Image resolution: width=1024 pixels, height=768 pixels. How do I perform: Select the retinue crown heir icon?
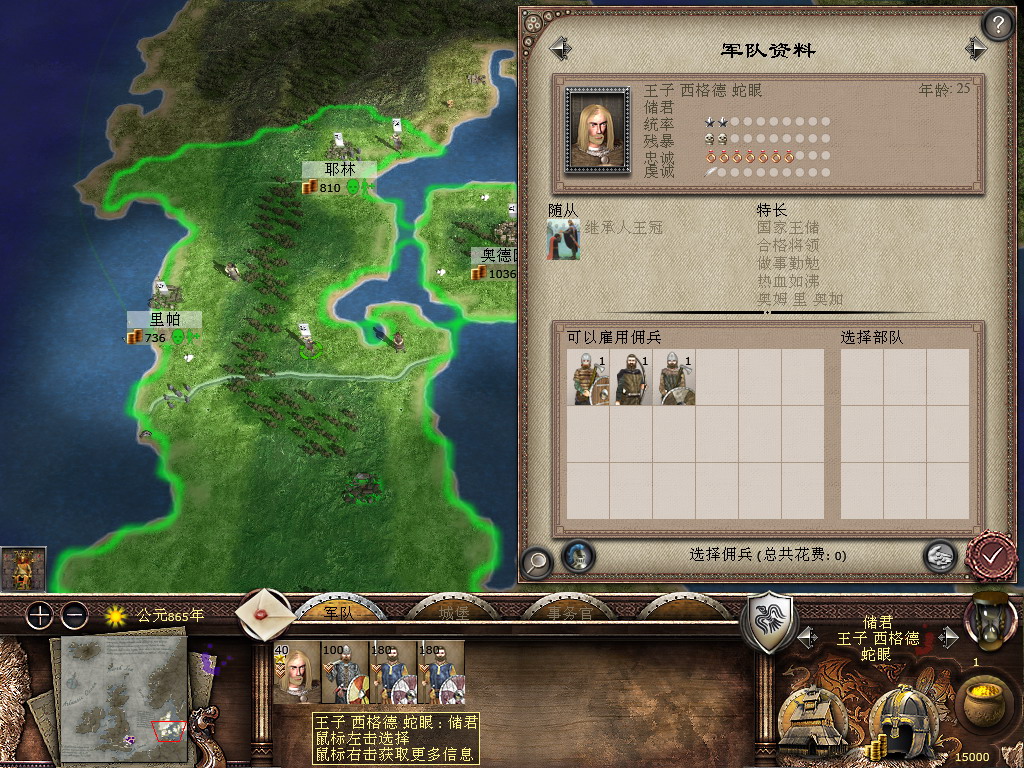563,241
